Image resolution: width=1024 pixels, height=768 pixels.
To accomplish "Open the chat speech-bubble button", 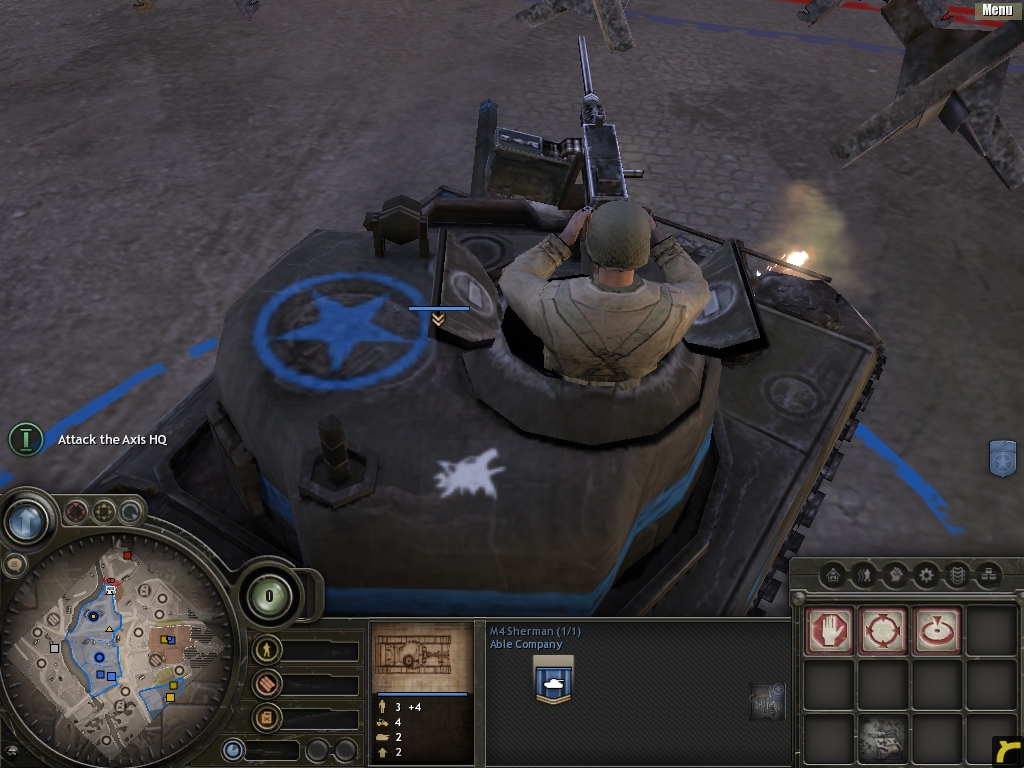I will pyautogui.click(x=14, y=565).
